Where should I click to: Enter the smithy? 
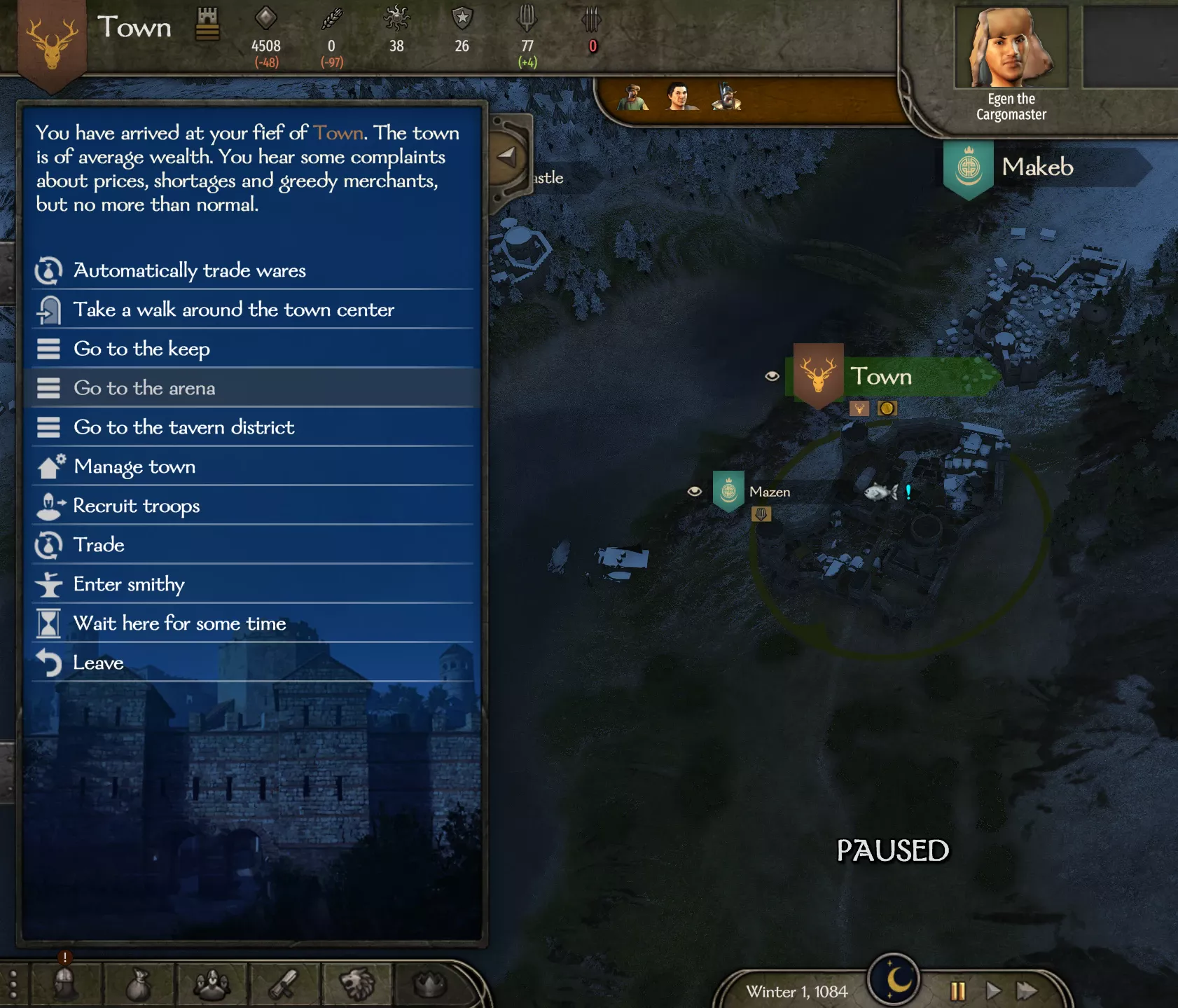[x=129, y=584]
